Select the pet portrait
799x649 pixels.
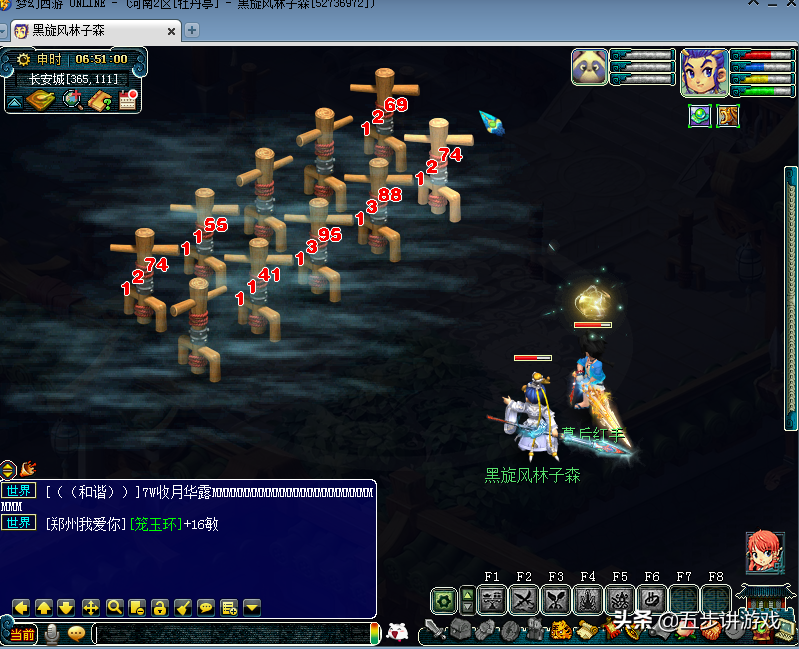[x=590, y=67]
